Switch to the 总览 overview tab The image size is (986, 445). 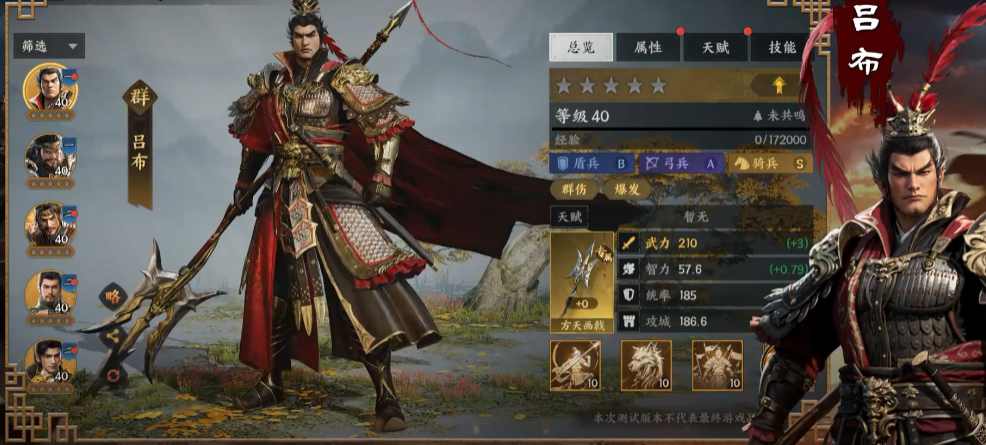[x=579, y=47]
